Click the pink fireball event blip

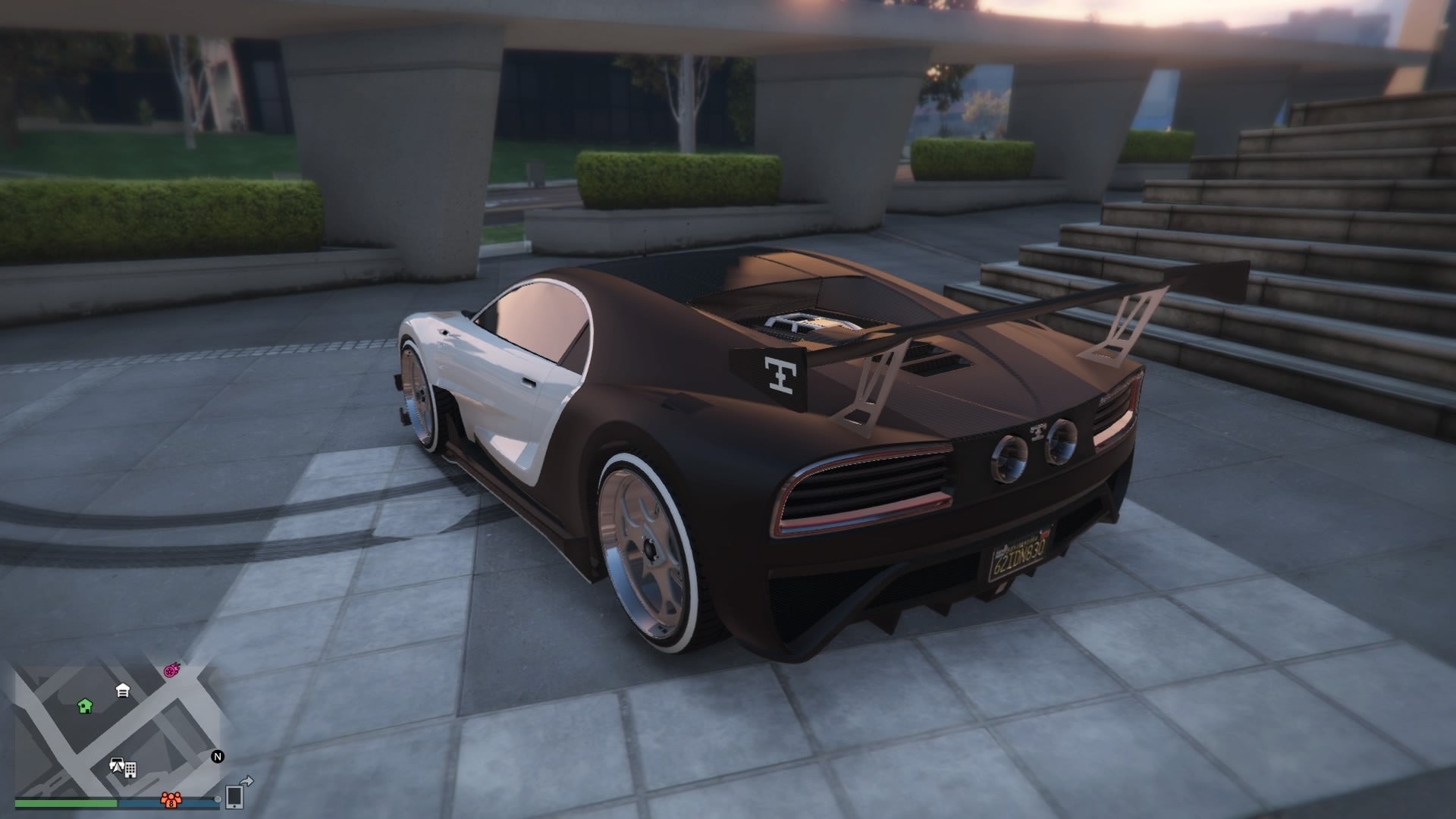171,671
